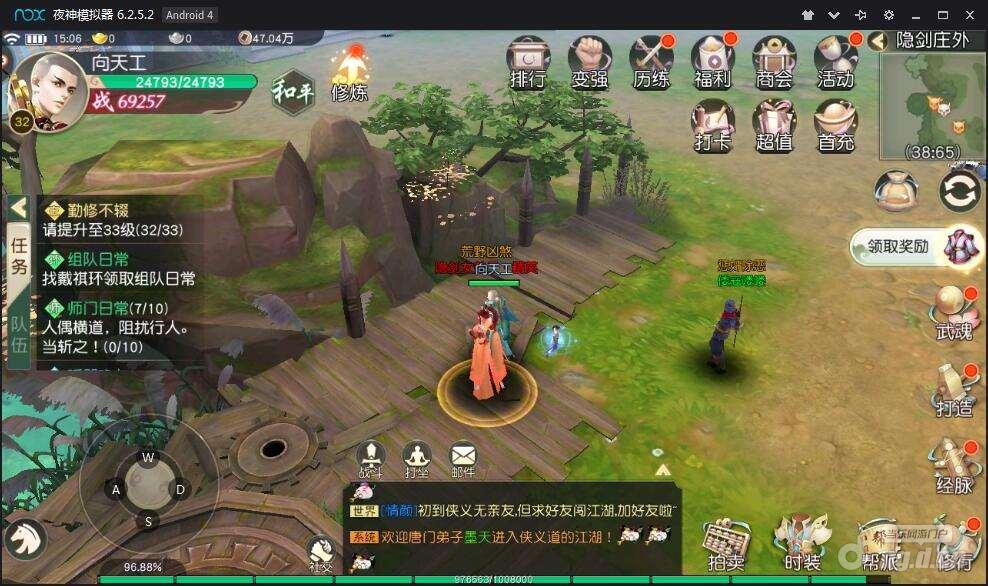This screenshot has width=988, height=586.
Task: Open the 打卡 check-in panel
Action: pyautogui.click(x=713, y=125)
